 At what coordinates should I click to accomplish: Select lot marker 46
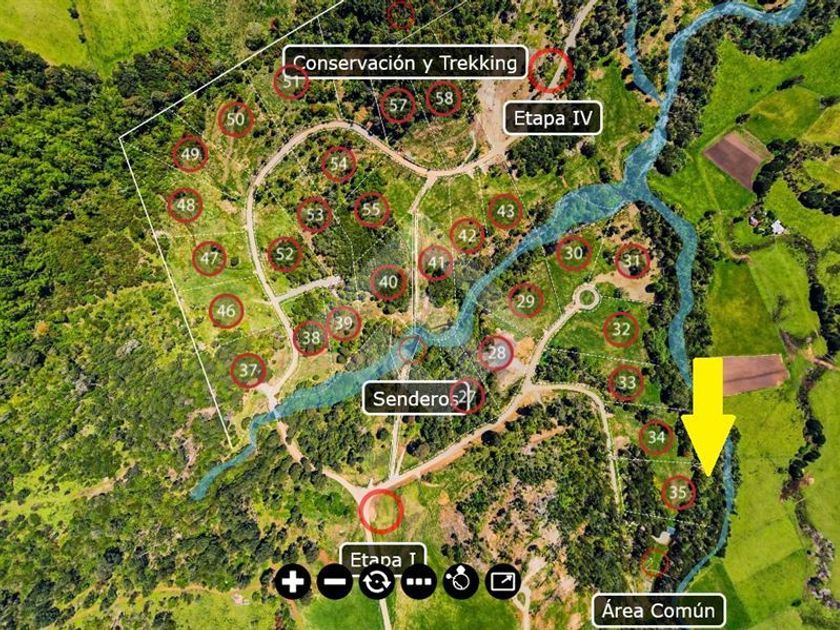point(227,311)
